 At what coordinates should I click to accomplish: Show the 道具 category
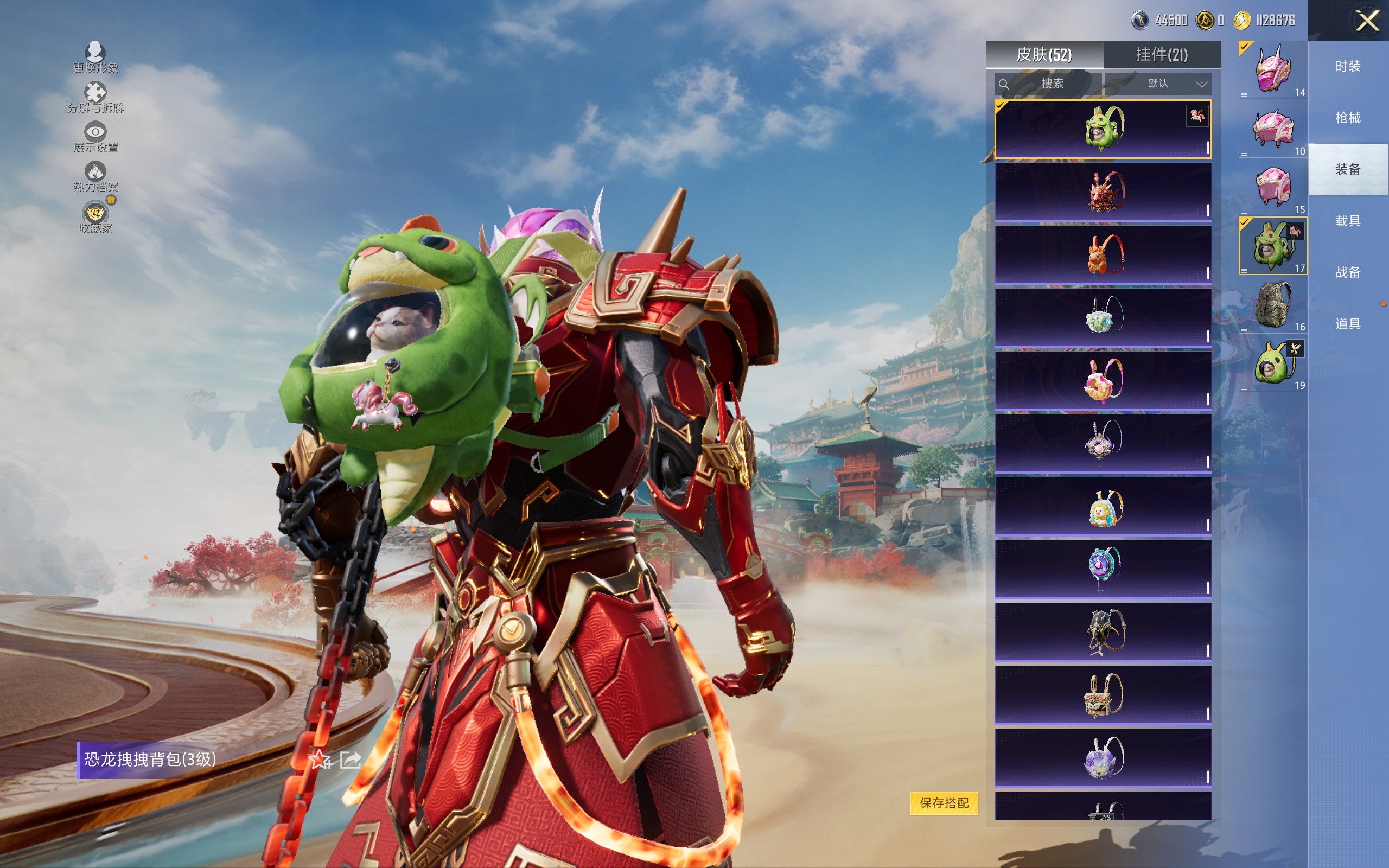[1348, 324]
